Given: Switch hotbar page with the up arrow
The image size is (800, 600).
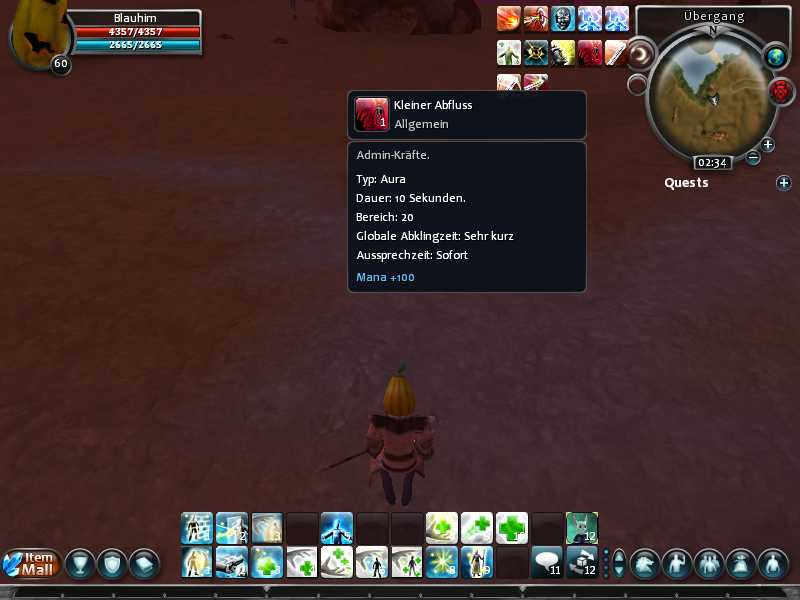Looking at the screenshot, I should pyautogui.click(x=619, y=555).
